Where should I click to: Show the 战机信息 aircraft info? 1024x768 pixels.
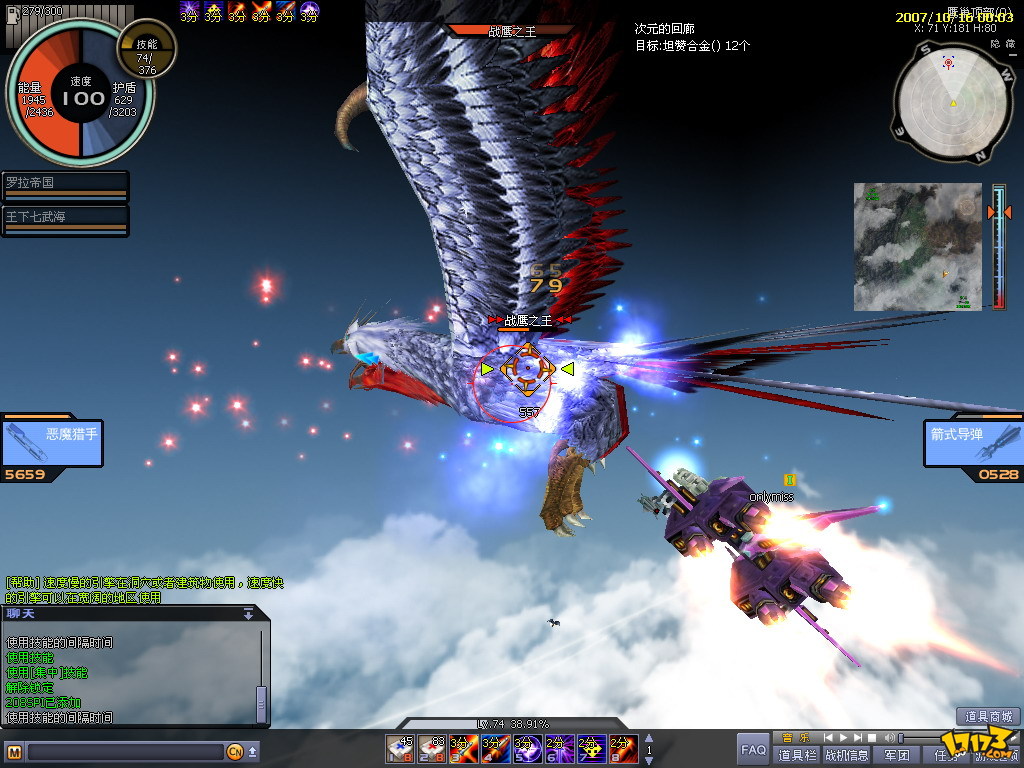(x=846, y=755)
